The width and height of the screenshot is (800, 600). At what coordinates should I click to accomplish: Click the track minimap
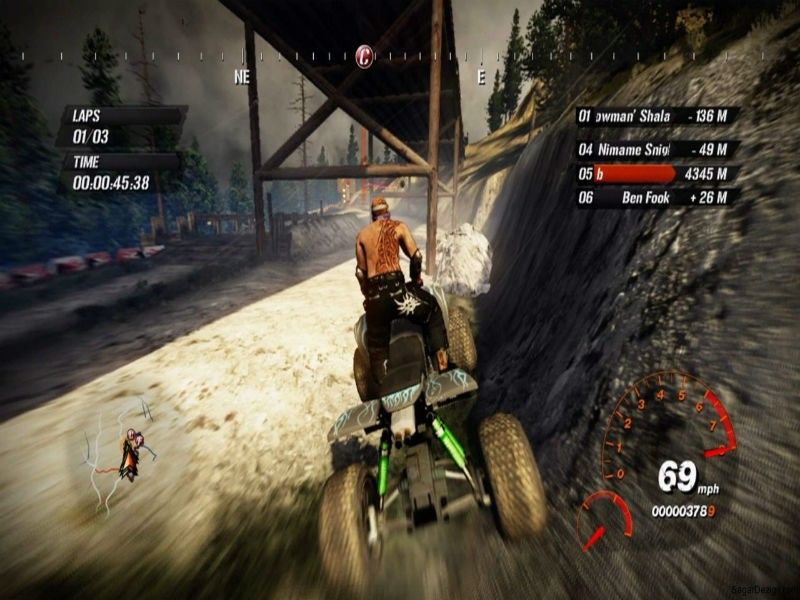[x=120, y=455]
